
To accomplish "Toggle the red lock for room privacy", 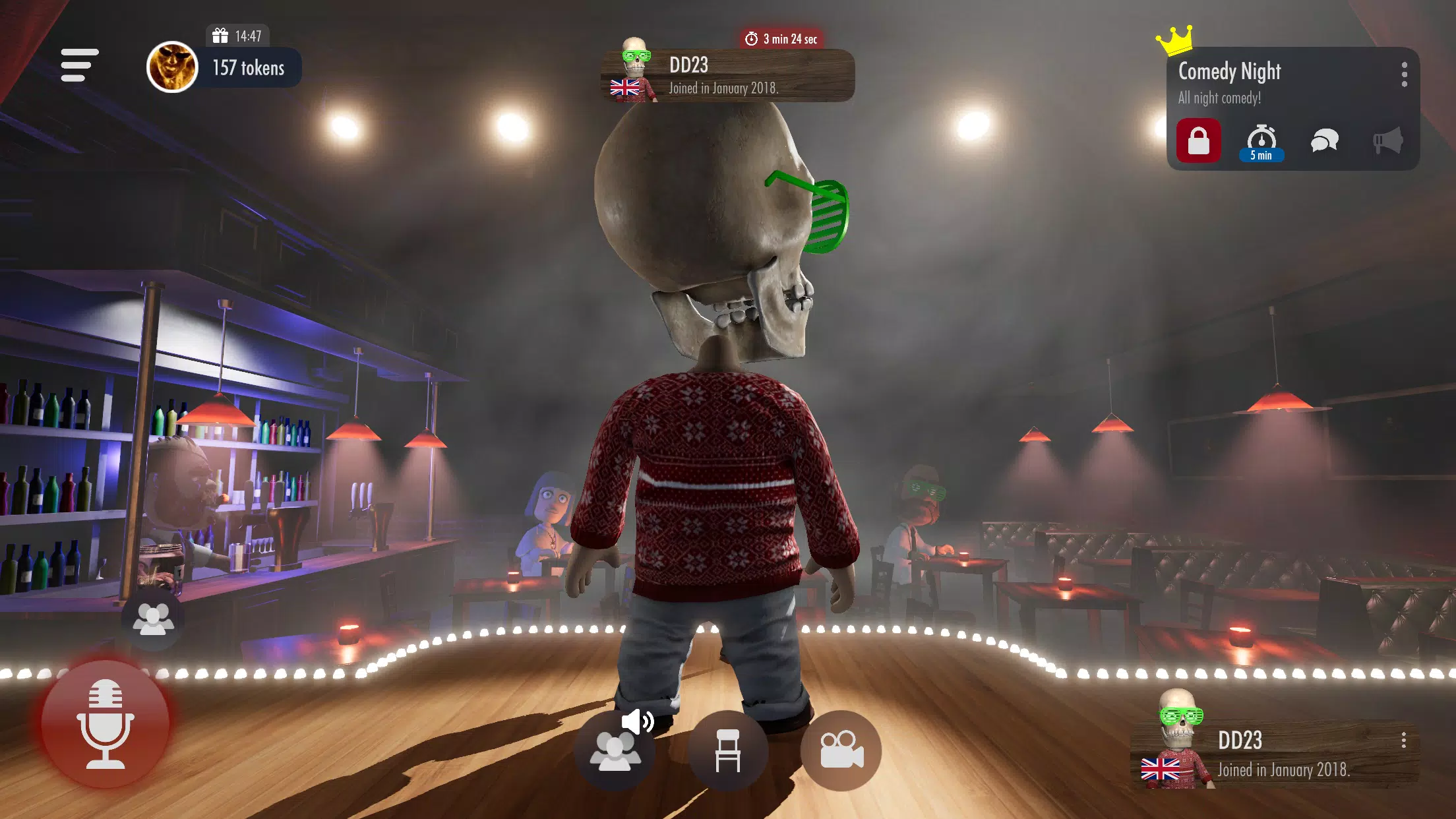I will click(1199, 139).
